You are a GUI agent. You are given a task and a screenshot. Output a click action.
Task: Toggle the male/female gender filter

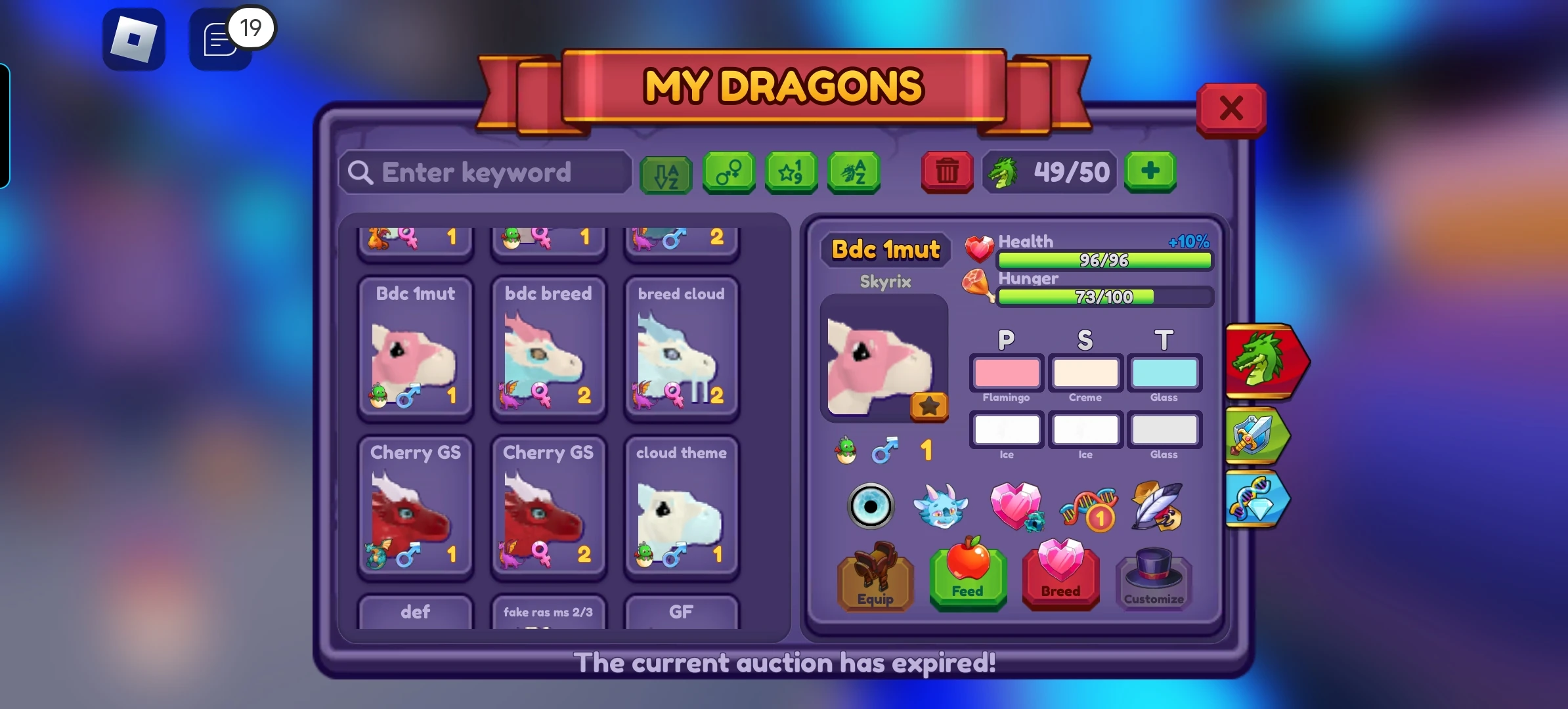click(x=728, y=173)
